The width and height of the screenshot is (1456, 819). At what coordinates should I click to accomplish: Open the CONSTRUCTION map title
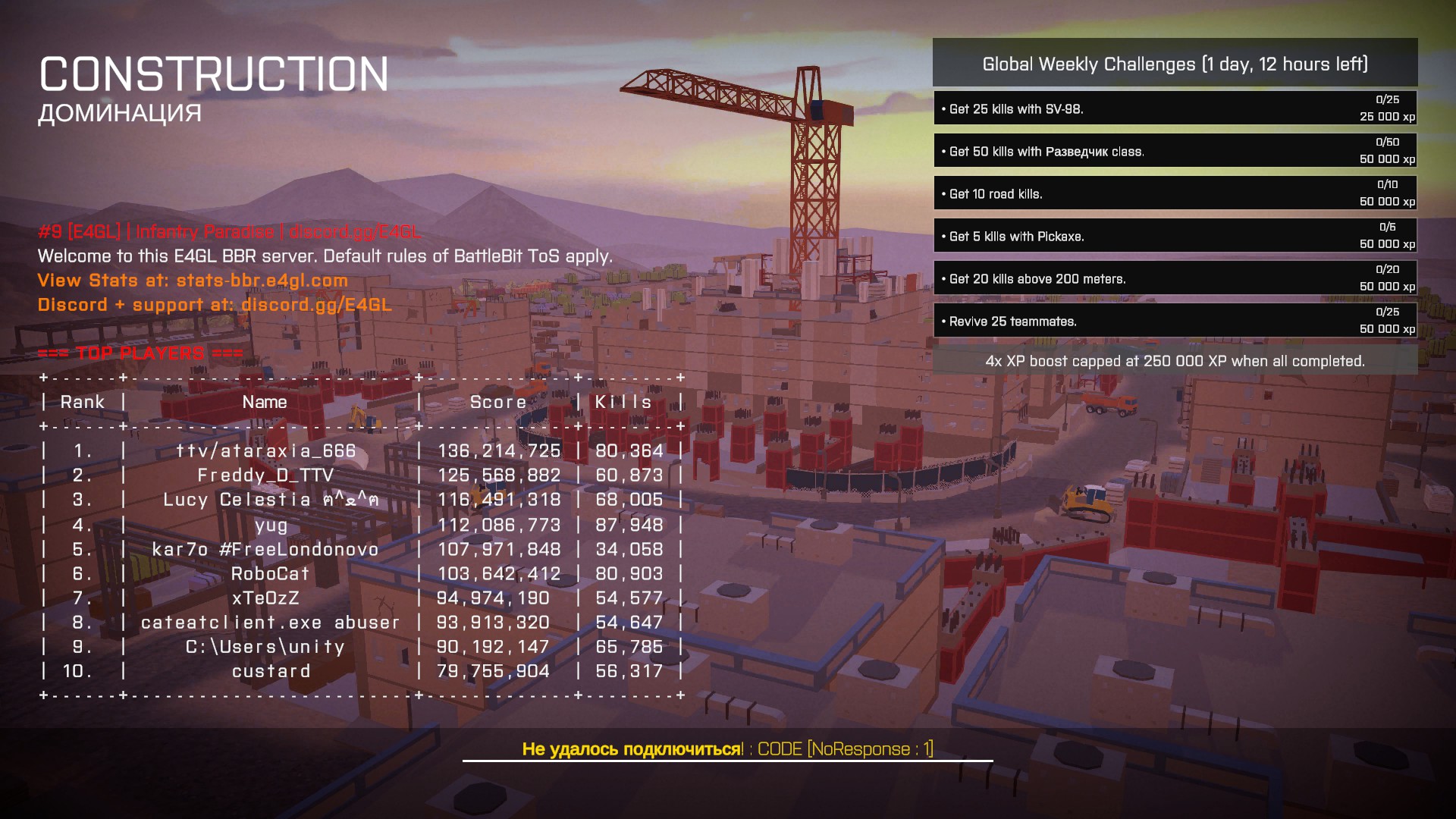[x=215, y=74]
